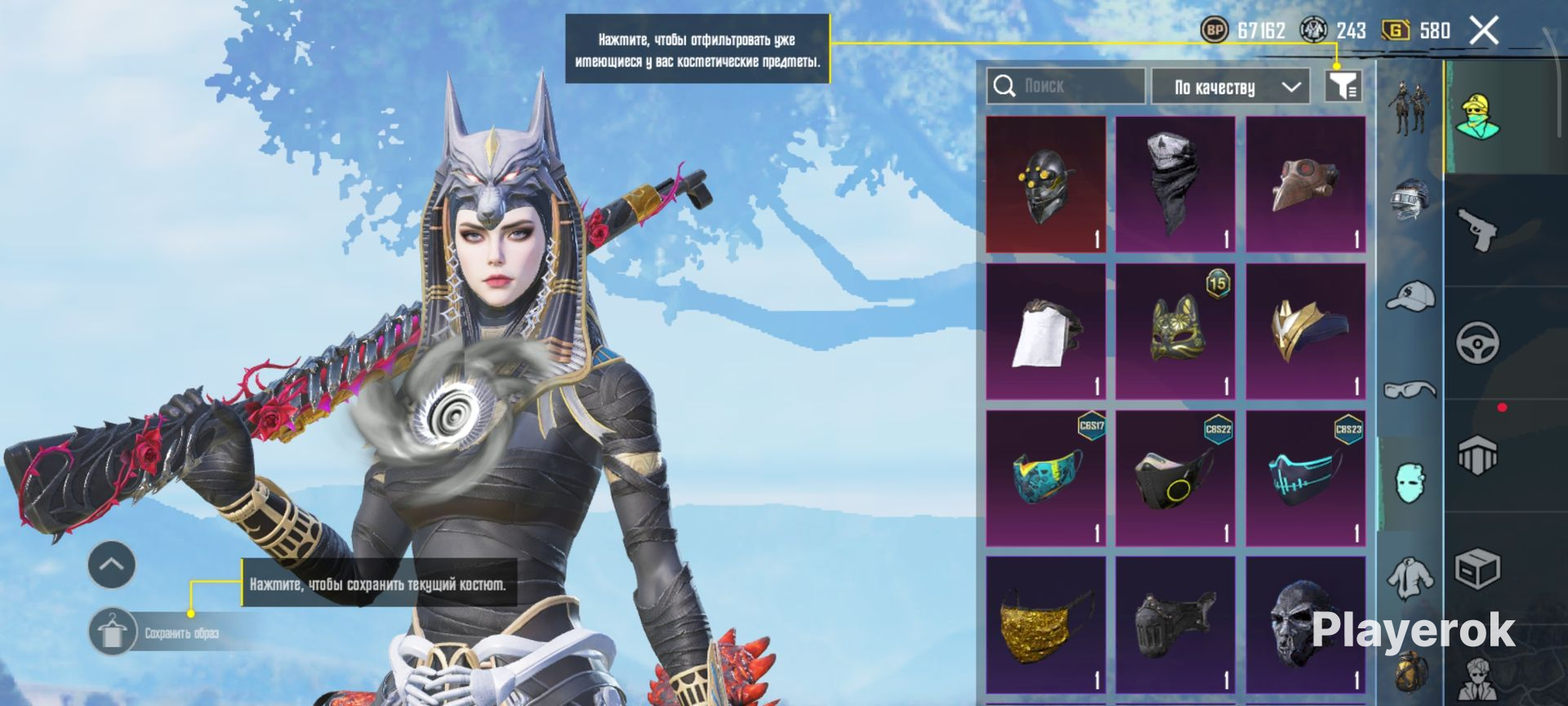Select the gold and navy visor mask
Screen dimensions: 1568x706
(x=1305, y=332)
